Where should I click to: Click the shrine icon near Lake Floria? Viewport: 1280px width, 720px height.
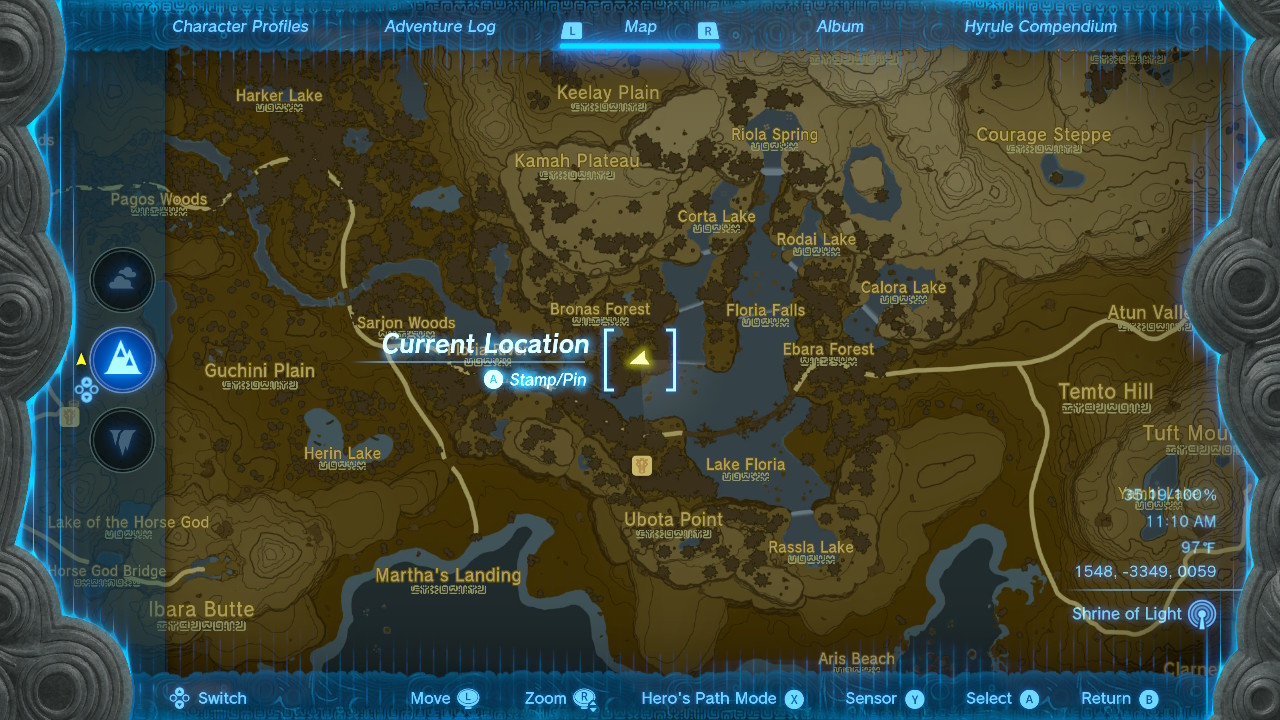[642, 464]
